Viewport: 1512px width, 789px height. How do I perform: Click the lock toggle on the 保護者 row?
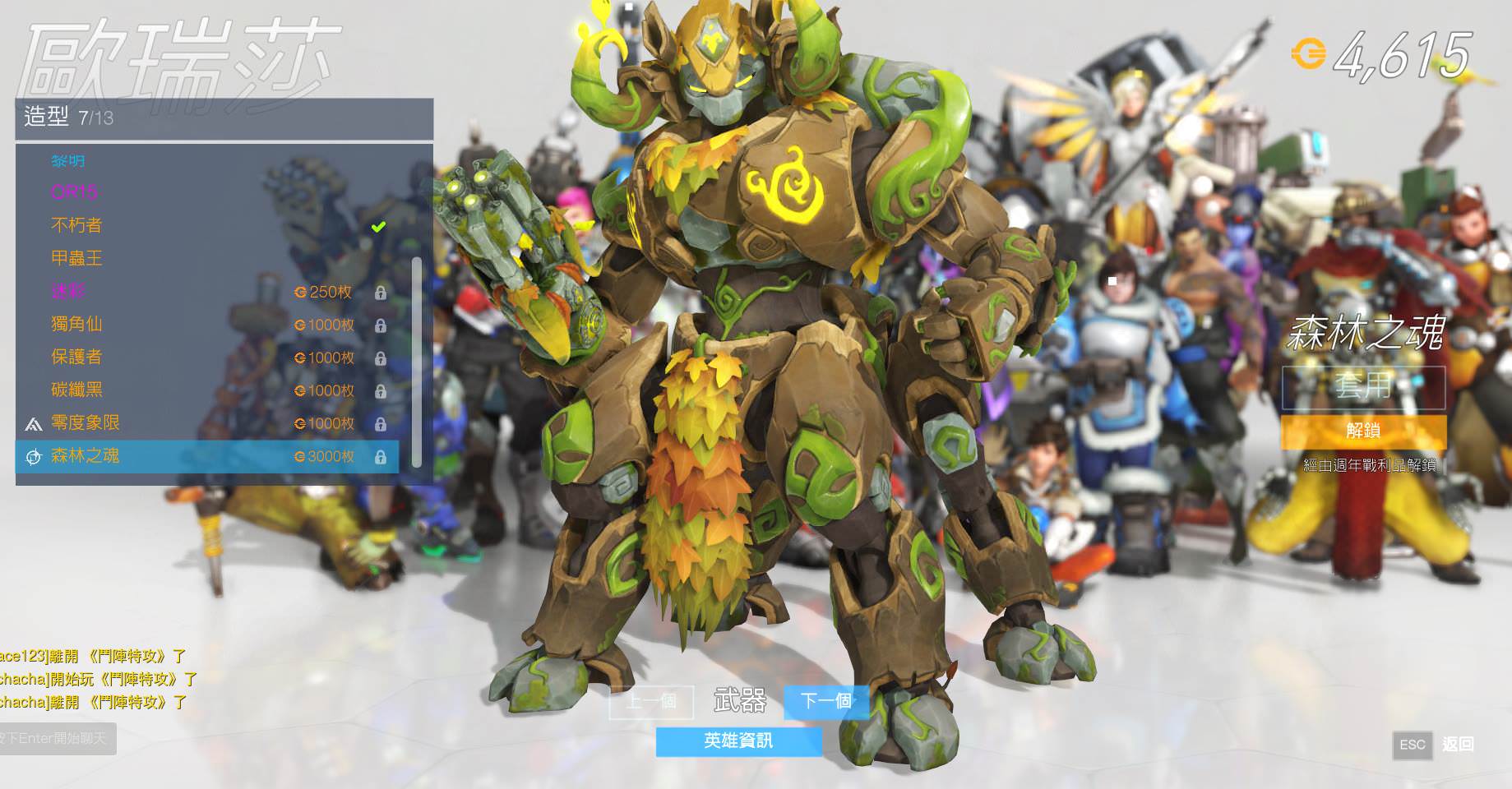(381, 358)
